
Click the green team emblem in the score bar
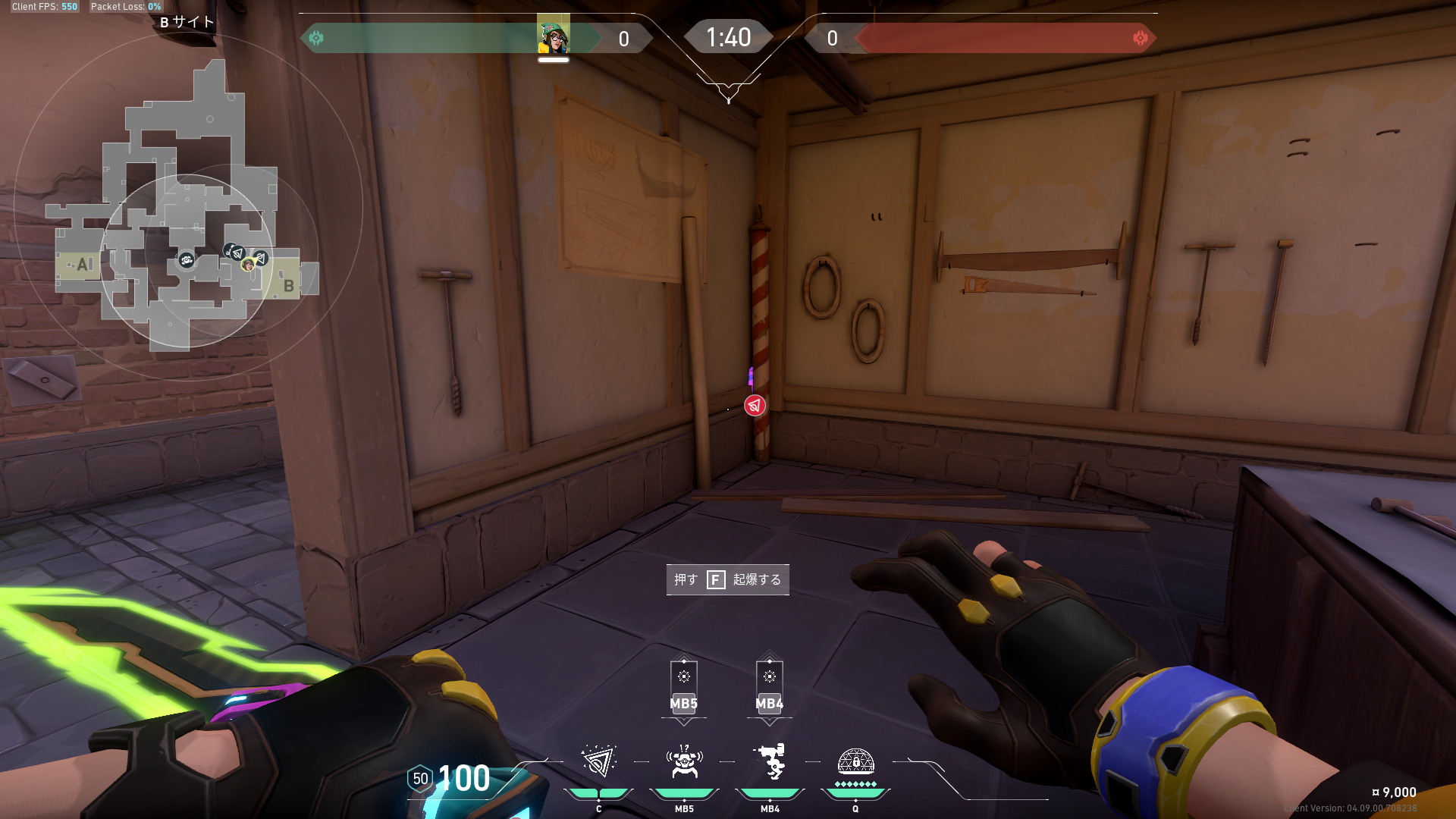click(316, 38)
